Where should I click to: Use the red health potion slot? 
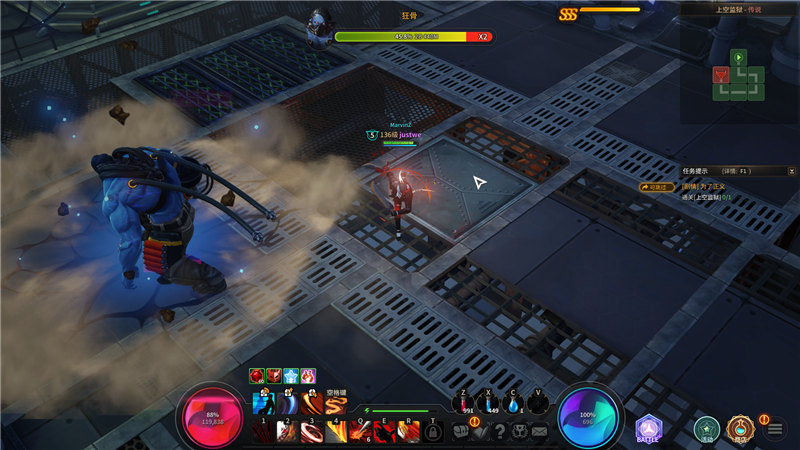467,402
